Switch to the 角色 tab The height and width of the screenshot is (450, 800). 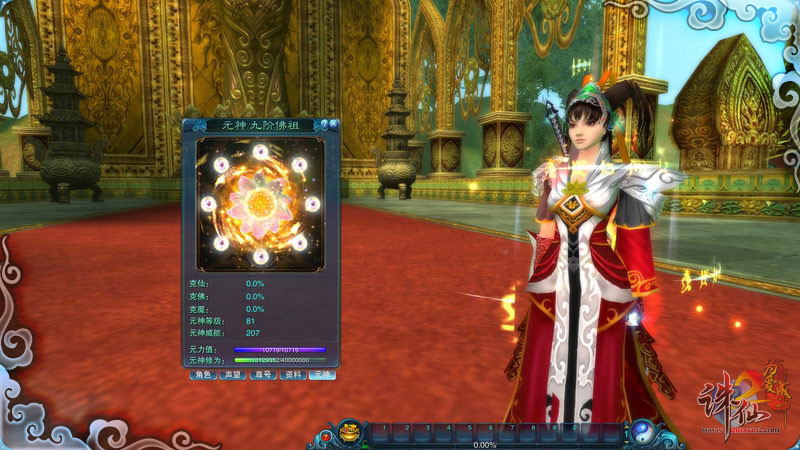203,375
